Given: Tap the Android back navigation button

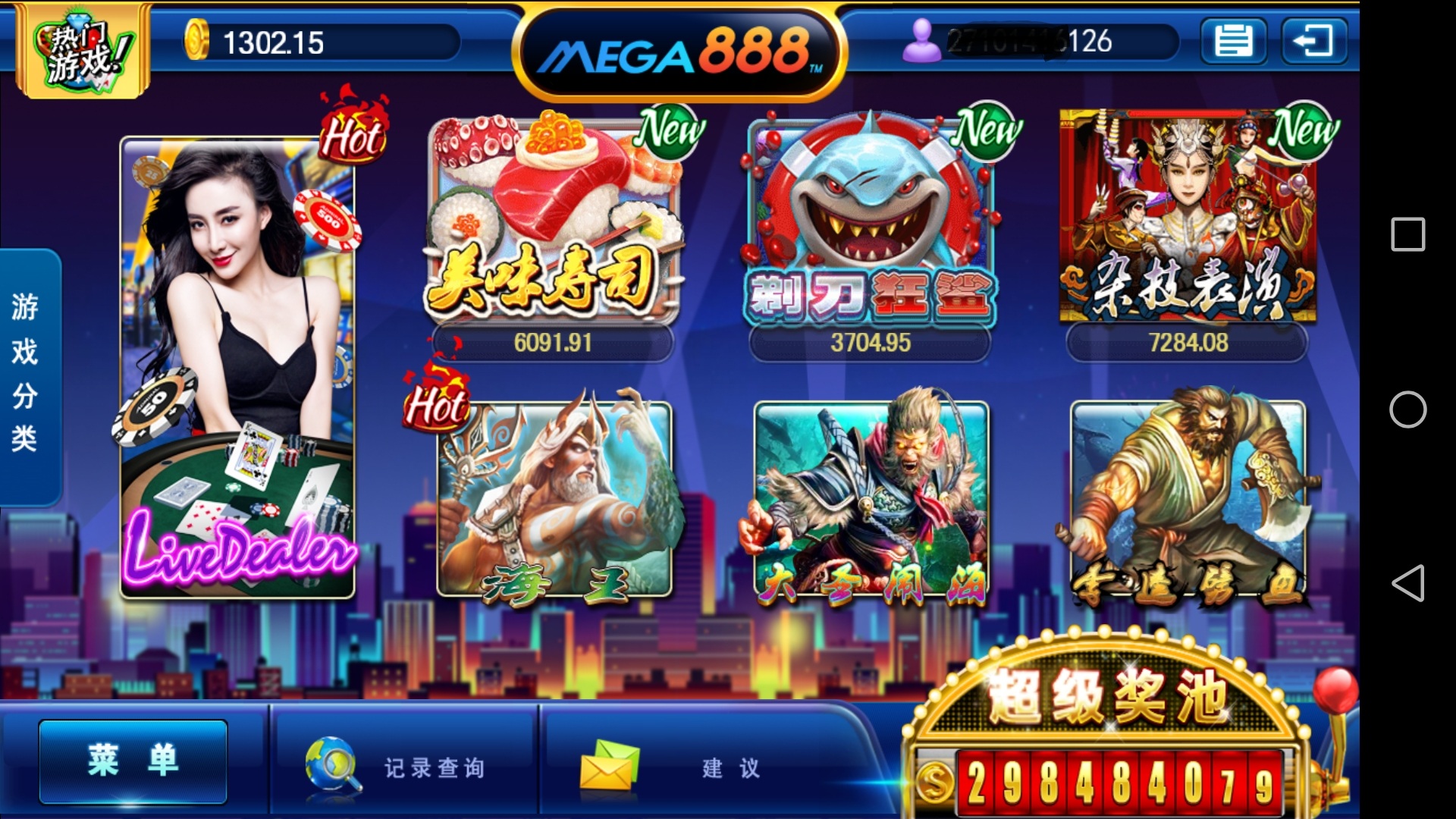Looking at the screenshot, I should click(1407, 583).
